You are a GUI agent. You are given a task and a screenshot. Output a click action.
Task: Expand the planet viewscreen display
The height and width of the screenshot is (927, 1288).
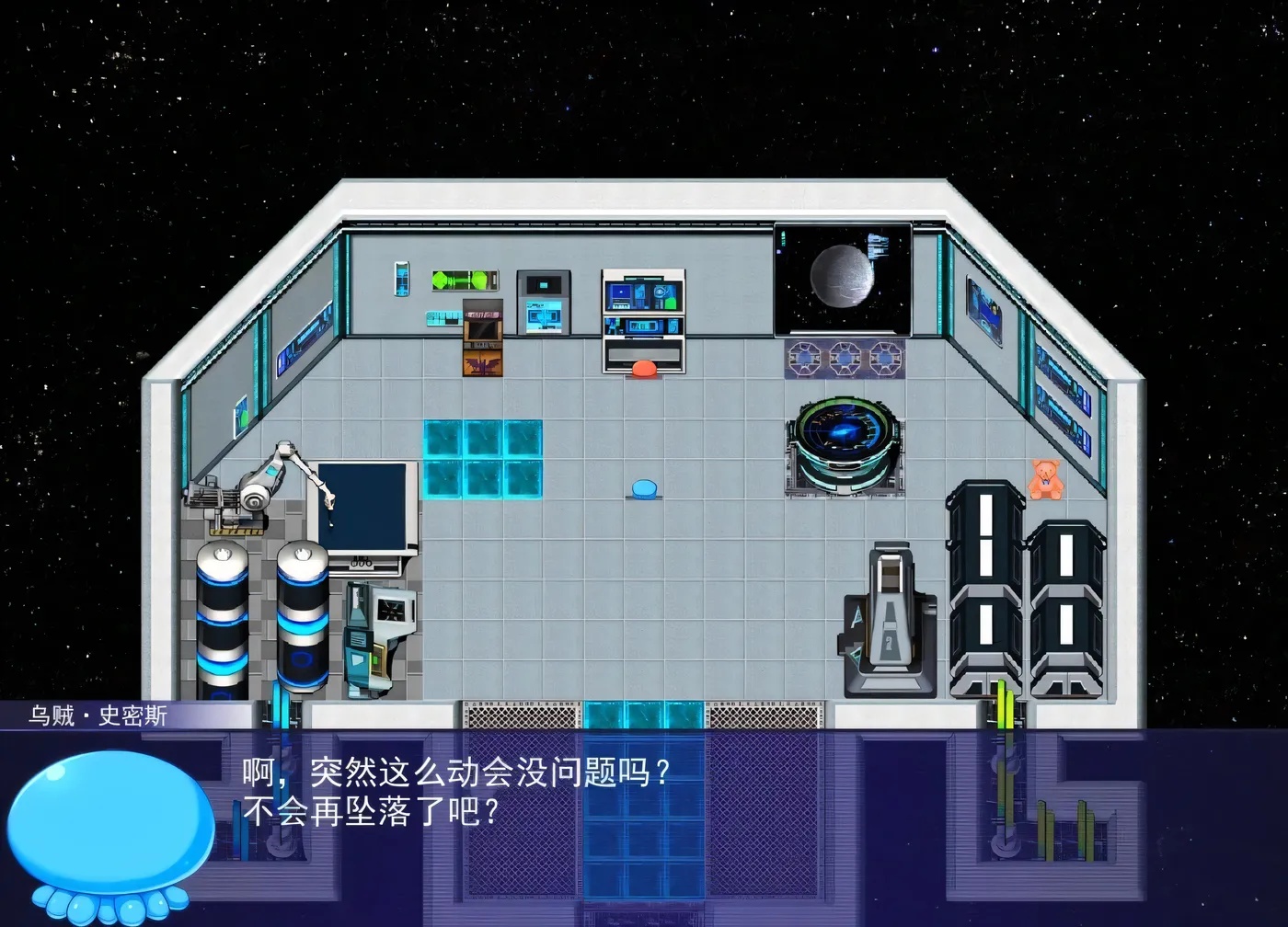(843, 276)
